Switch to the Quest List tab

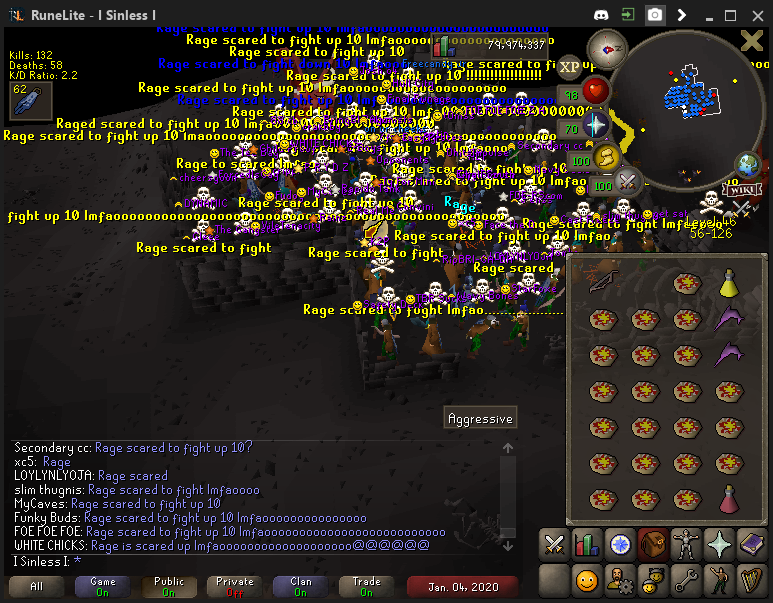[x=620, y=545]
